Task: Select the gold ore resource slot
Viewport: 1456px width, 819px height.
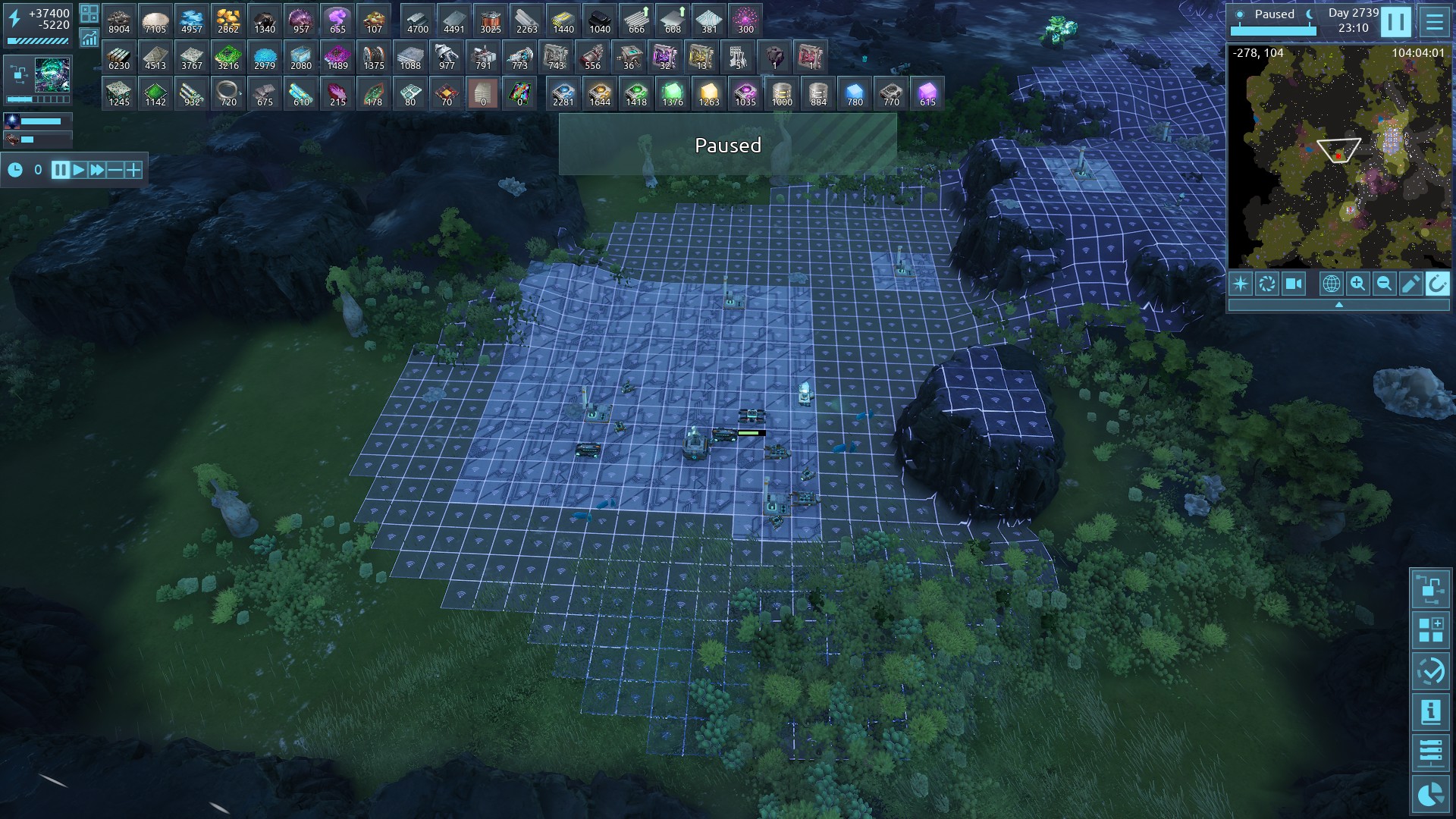Action: [227, 20]
